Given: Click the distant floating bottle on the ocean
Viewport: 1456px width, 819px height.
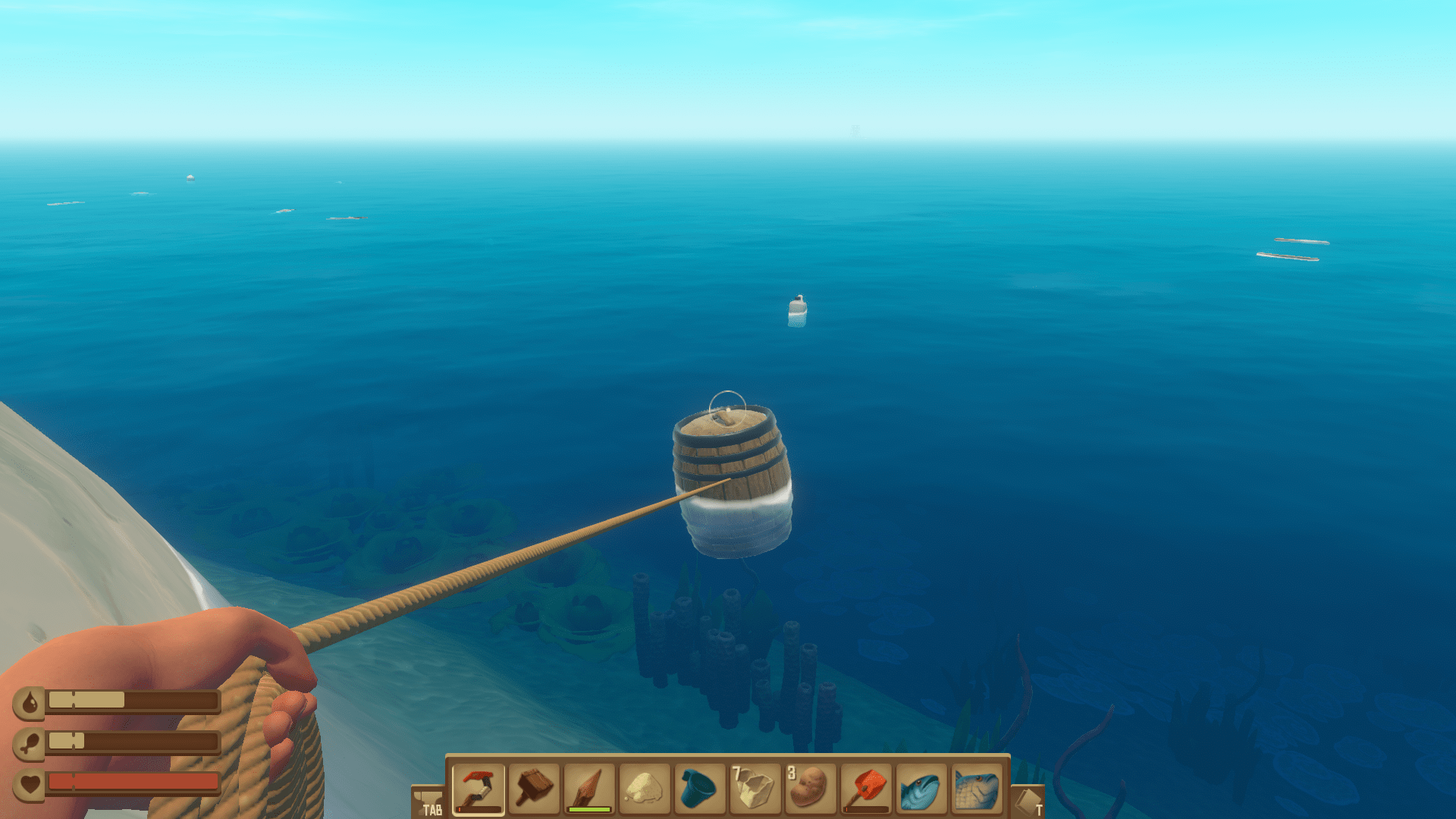Looking at the screenshot, I should (x=795, y=313).
